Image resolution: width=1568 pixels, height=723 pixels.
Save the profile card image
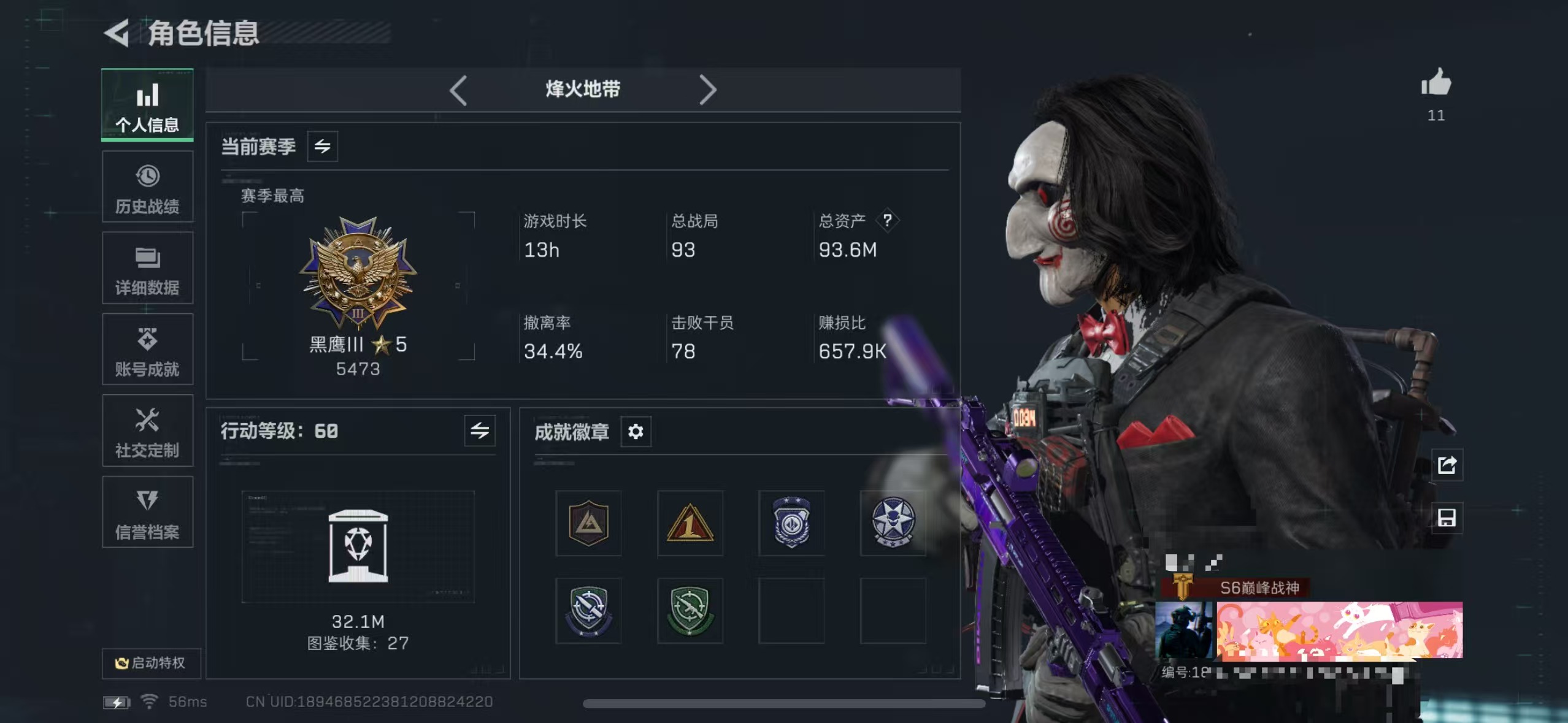pos(1447,518)
